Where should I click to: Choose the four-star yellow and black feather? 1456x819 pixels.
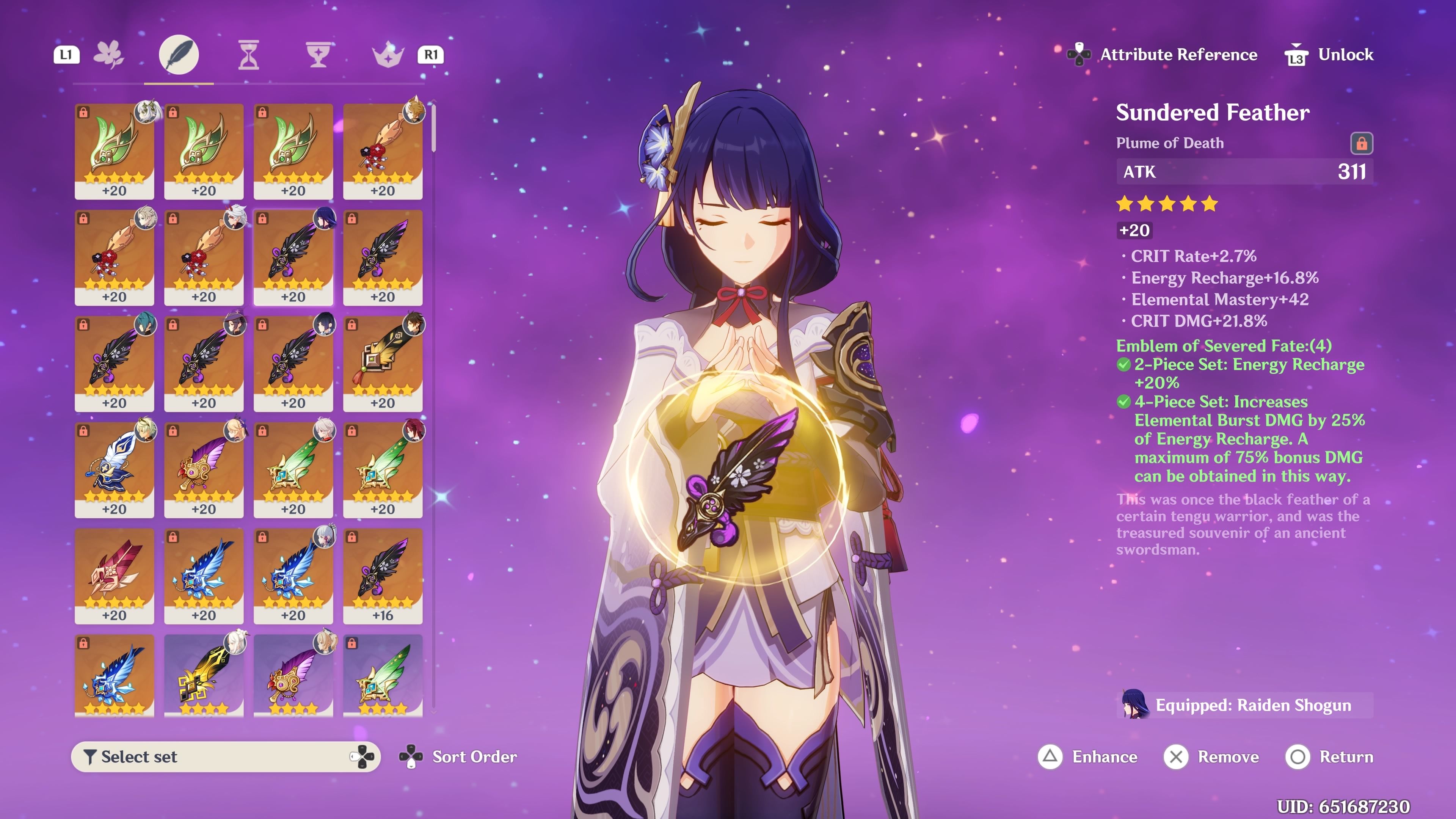click(204, 675)
